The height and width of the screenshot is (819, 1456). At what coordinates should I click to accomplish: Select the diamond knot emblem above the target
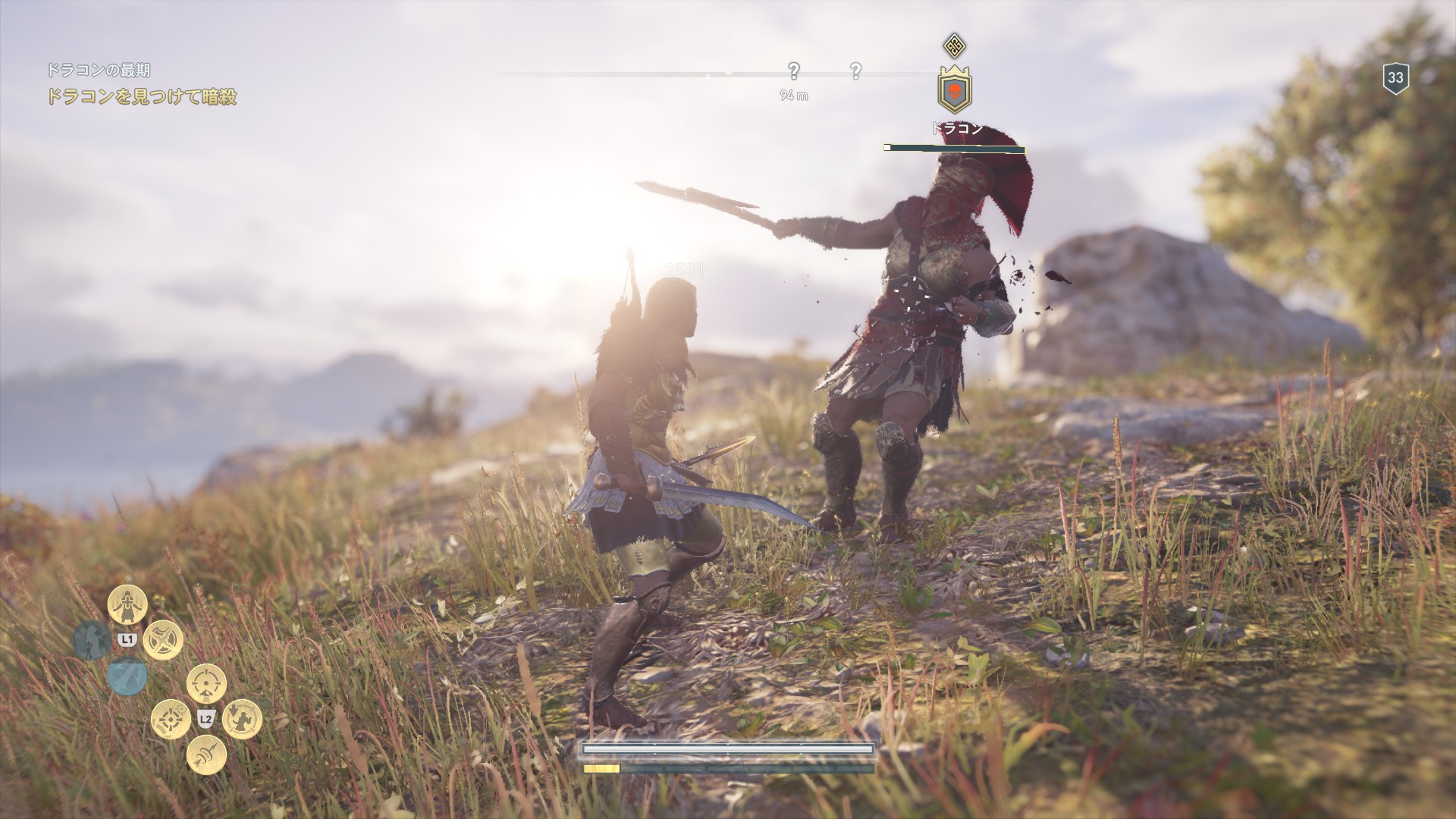point(954,45)
